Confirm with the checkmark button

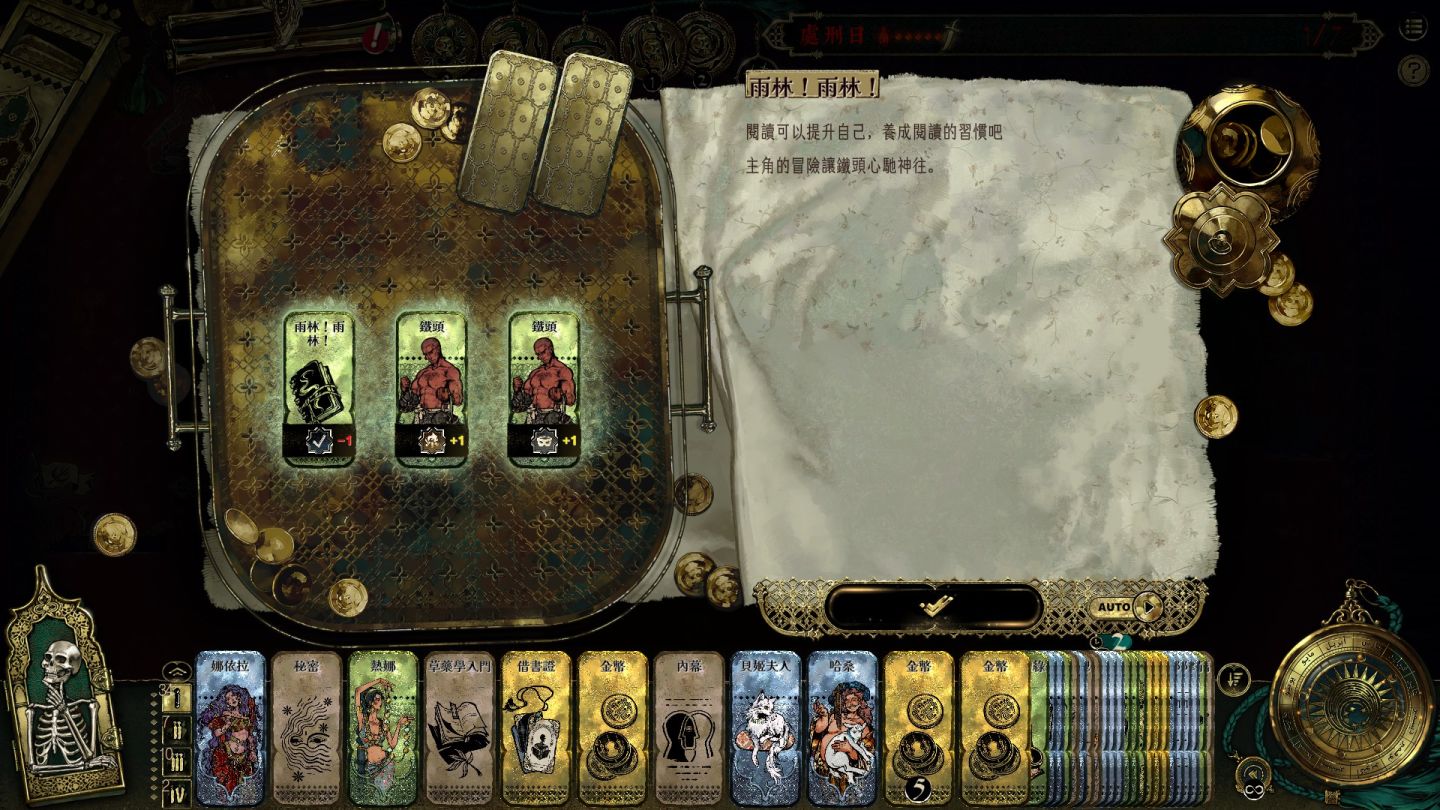click(x=935, y=606)
